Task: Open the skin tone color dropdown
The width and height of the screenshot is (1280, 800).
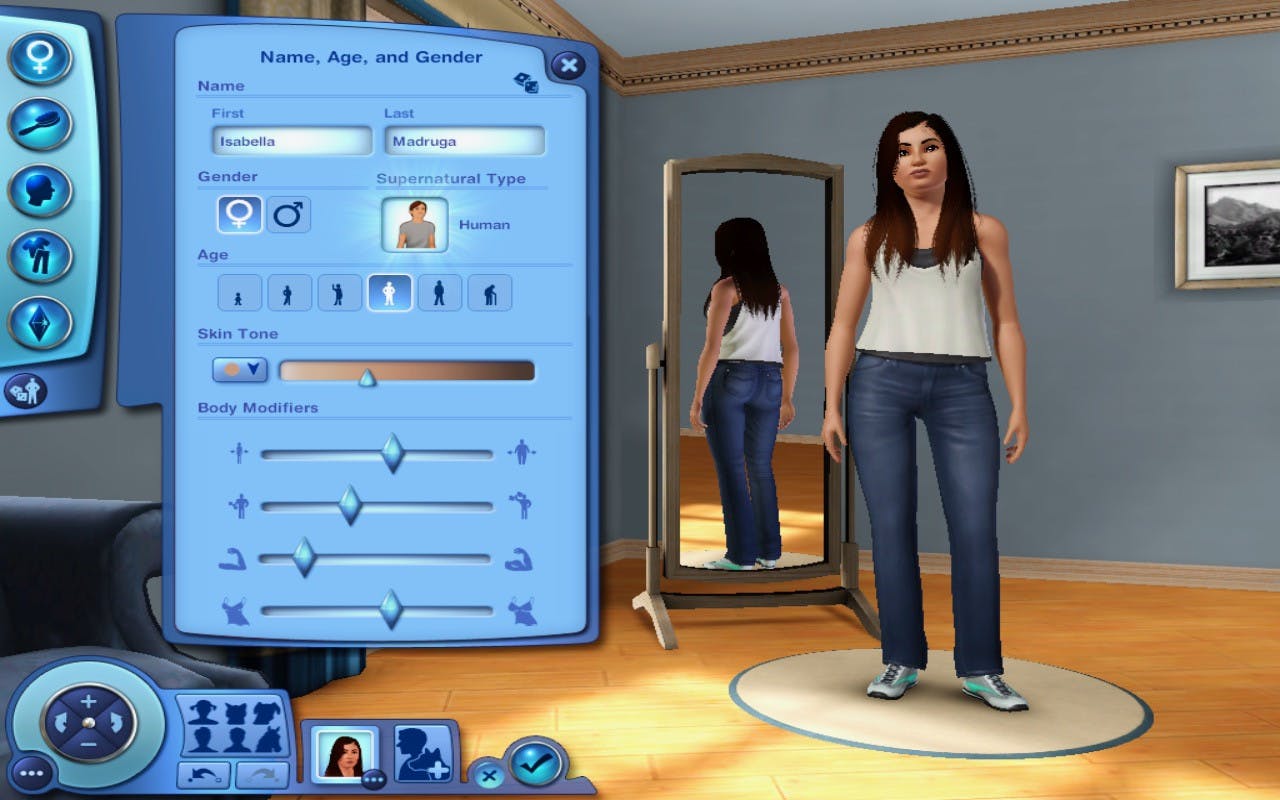Action: click(239, 370)
